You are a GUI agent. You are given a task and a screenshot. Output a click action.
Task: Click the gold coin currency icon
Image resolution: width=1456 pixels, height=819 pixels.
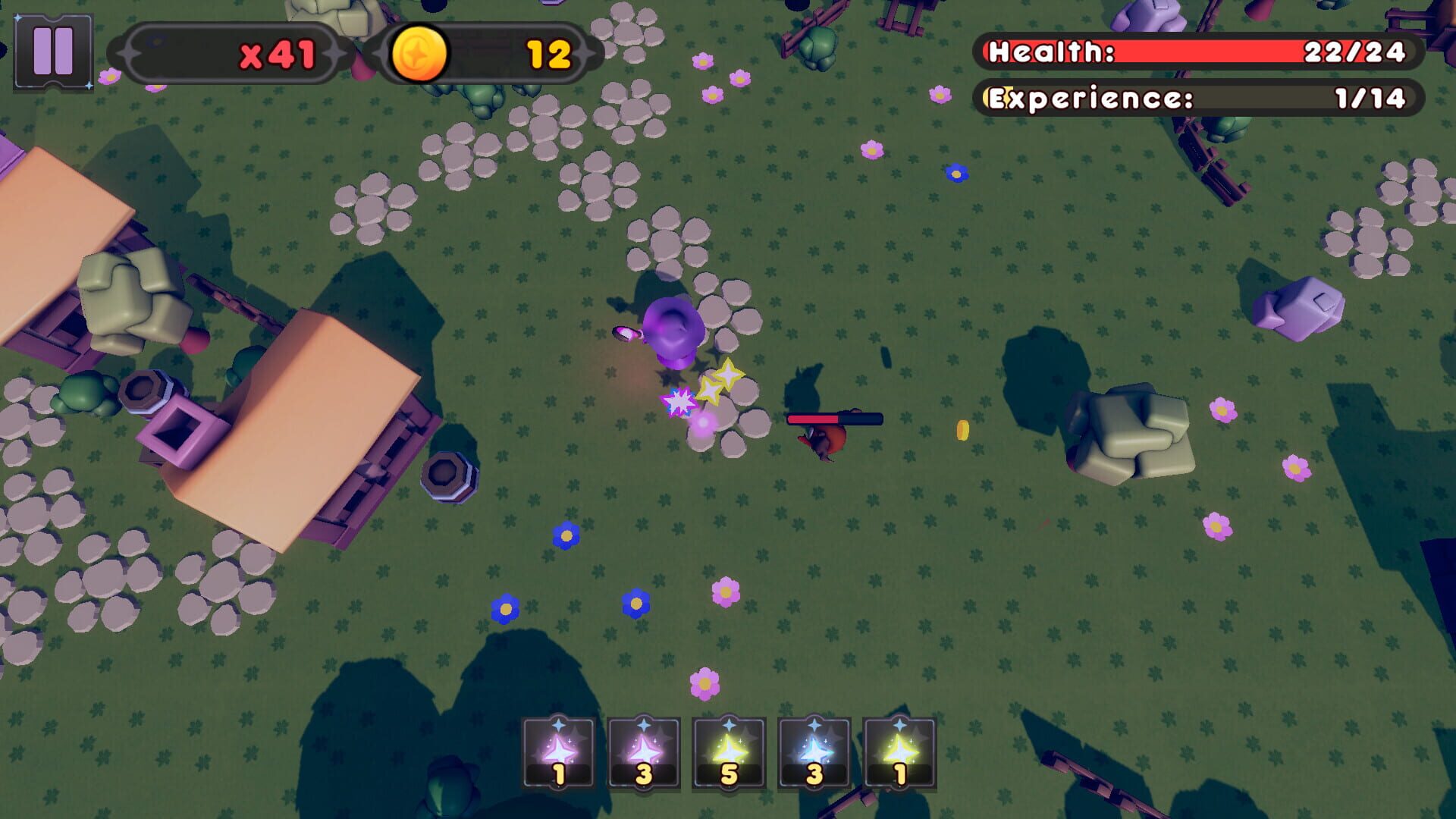(418, 52)
